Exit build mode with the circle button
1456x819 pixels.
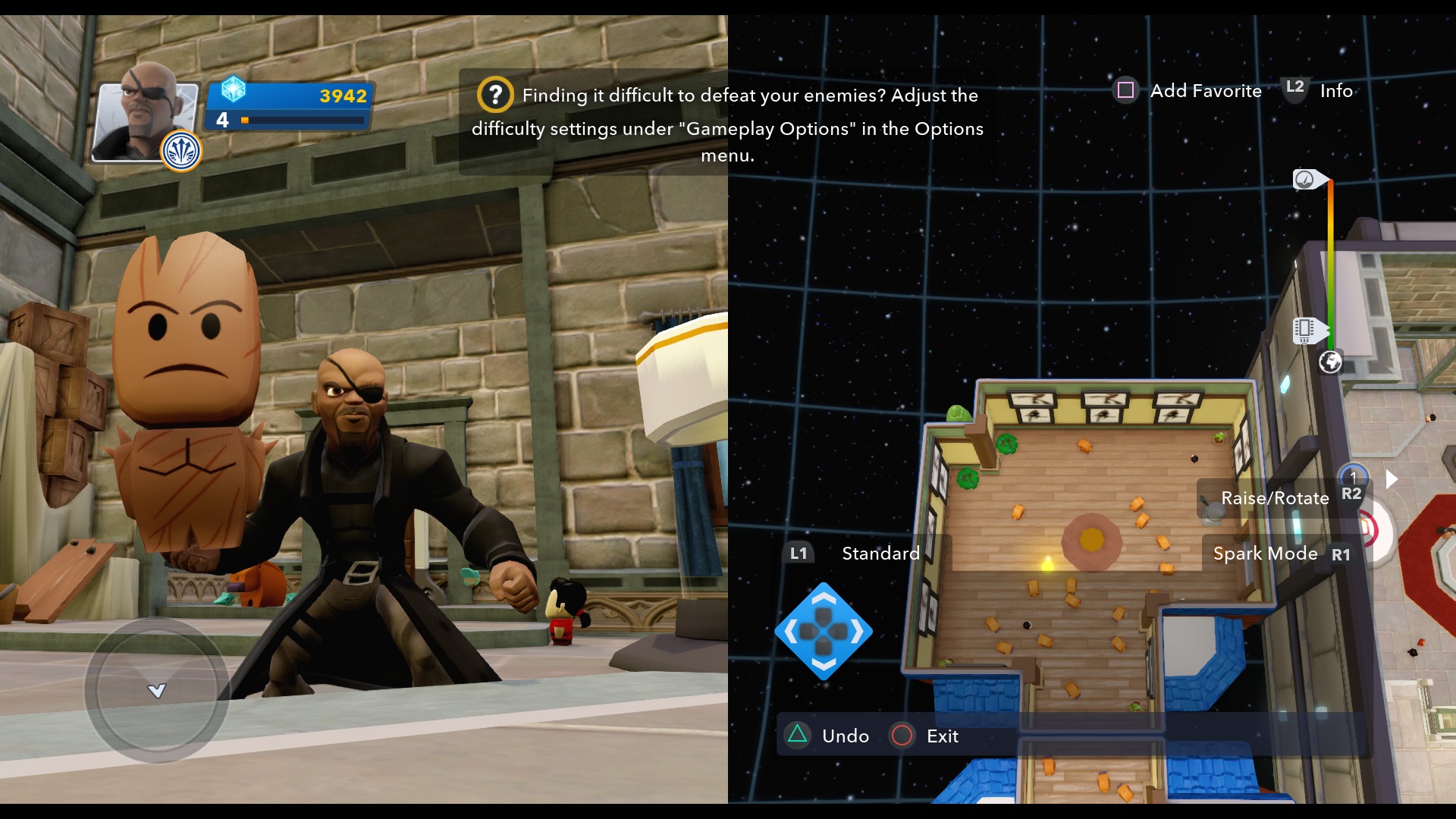tap(901, 736)
